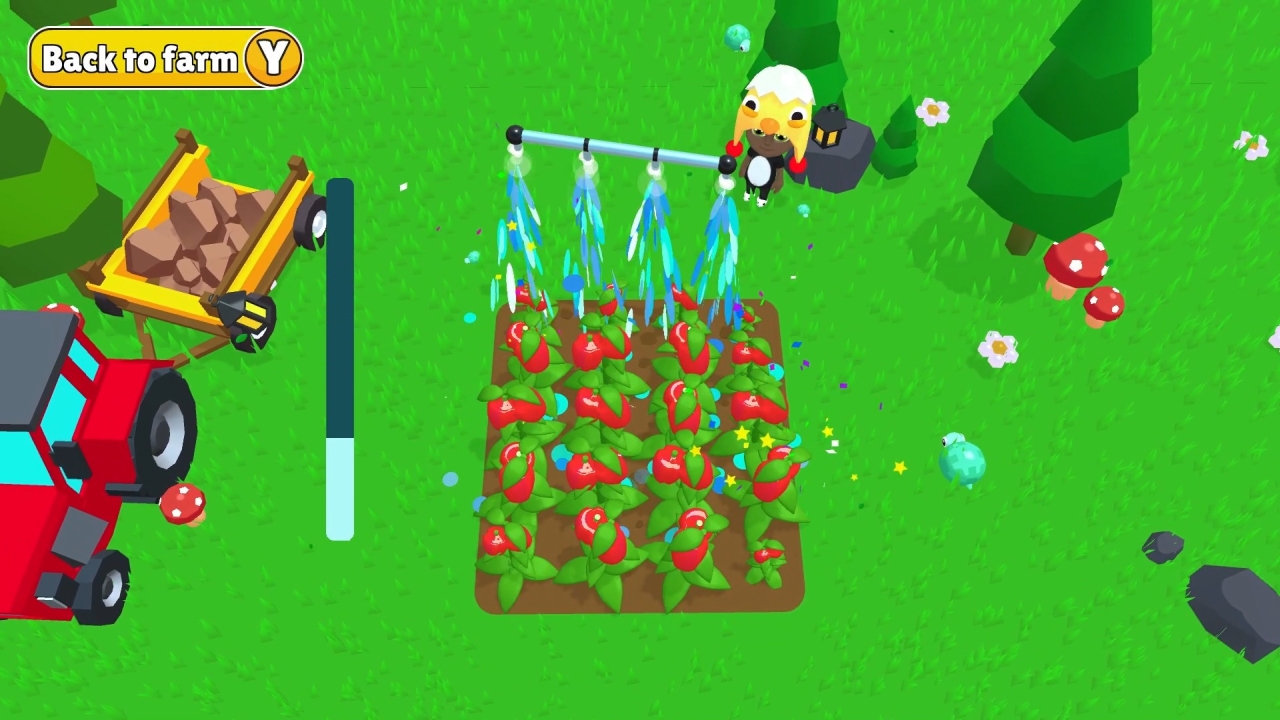The width and height of the screenshot is (1280, 720).
Task: Tap the small gem above the character
Action: (x=738, y=38)
